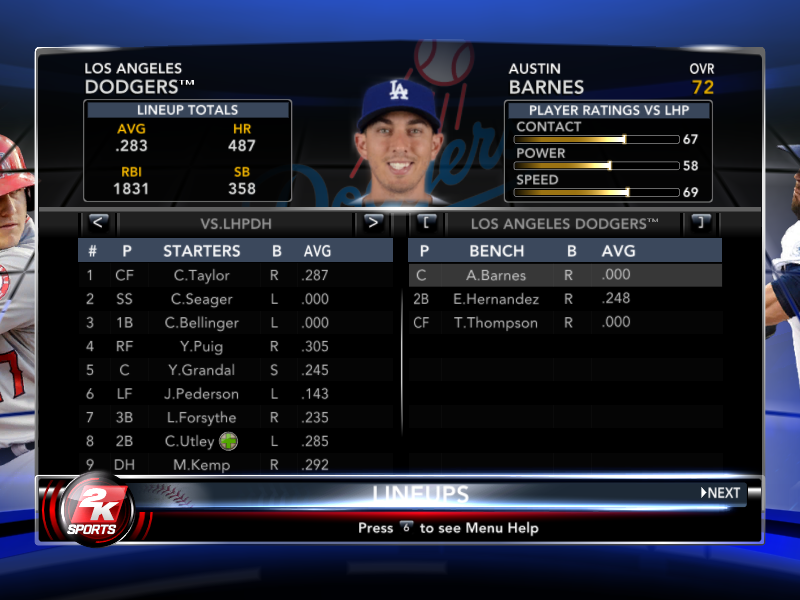
Task: Click the left bracket beside Los Angeles Dodgers
Action: (426, 222)
